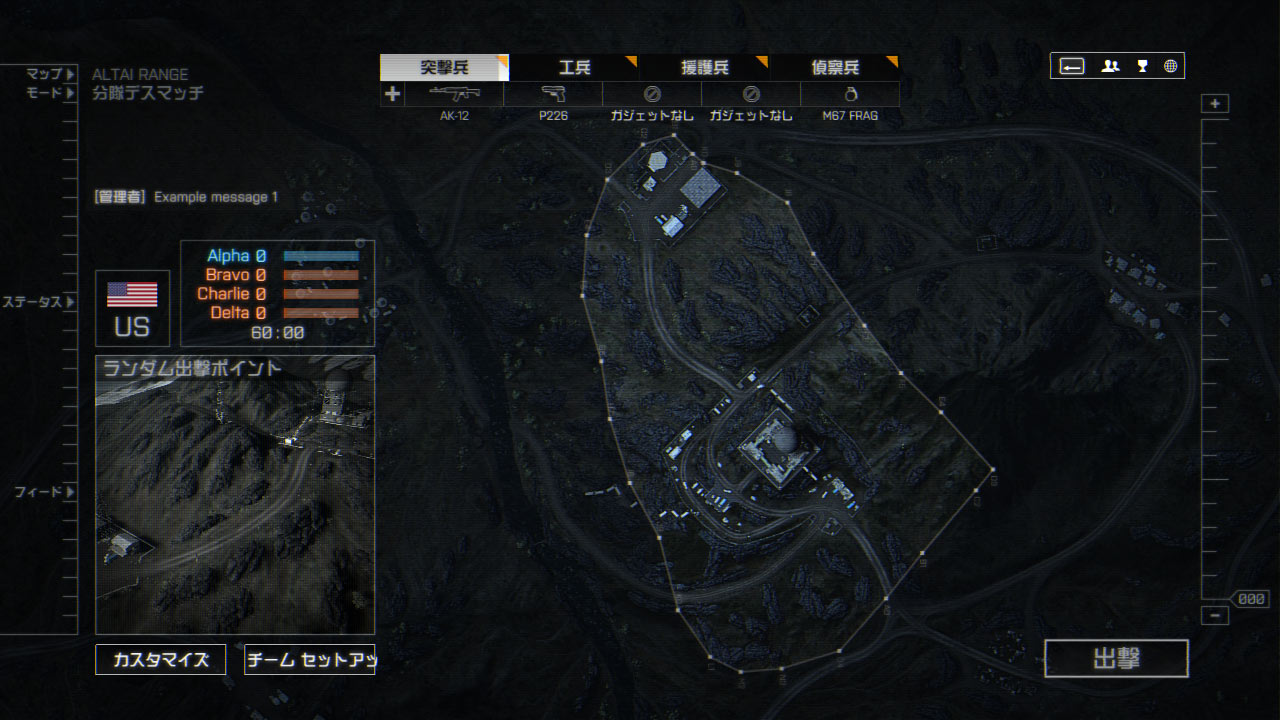Choose the 援護兵 support class tab
The height and width of the screenshot is (720, 1280).
click(704, 68)
